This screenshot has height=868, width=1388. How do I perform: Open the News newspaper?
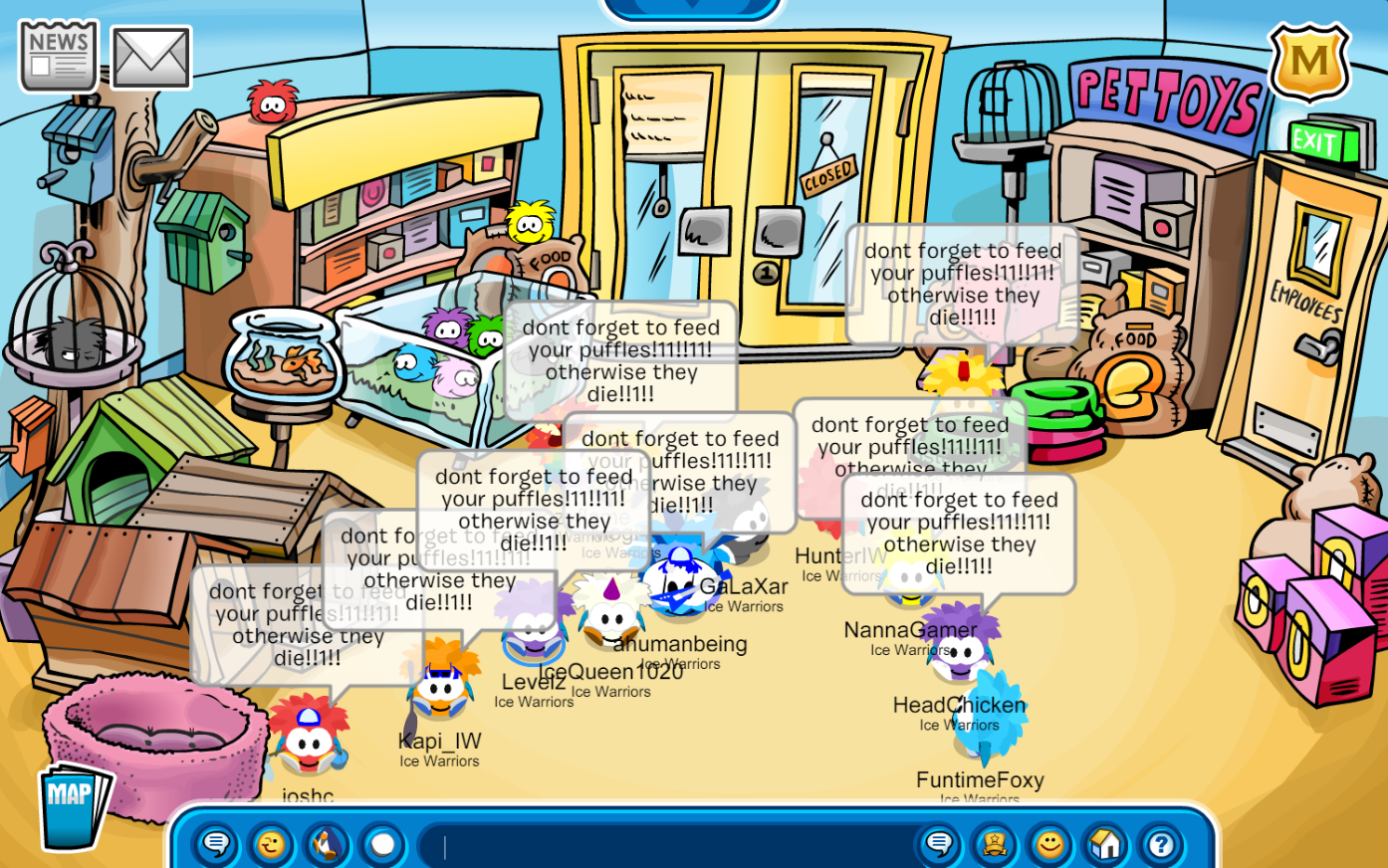pyautogui.click(x=58, y=56)
